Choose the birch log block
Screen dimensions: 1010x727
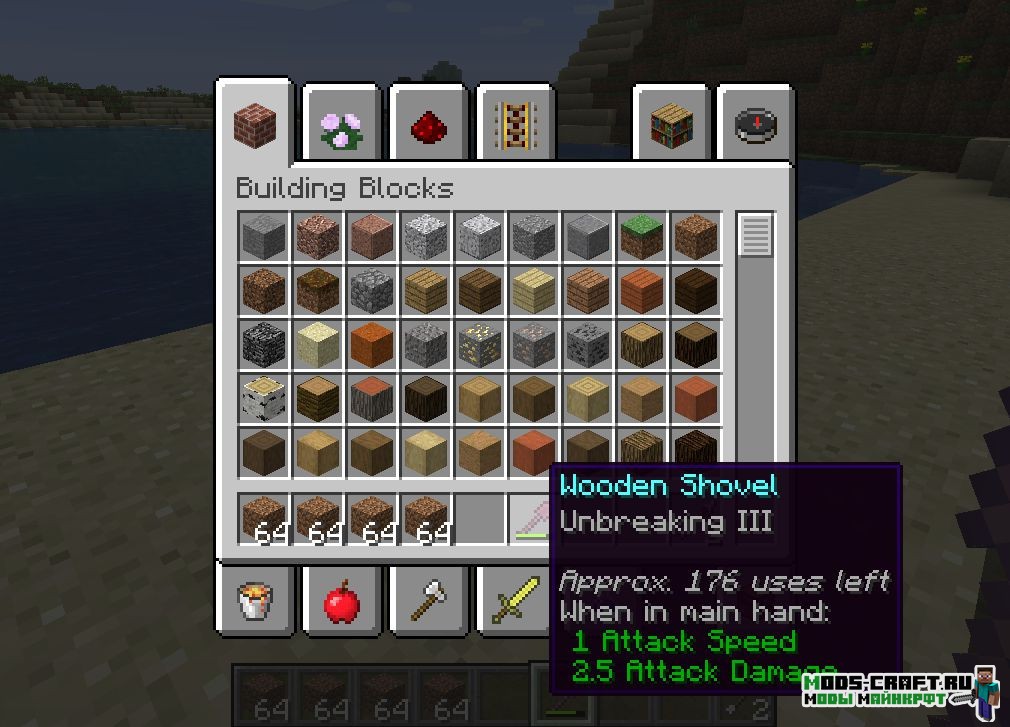(264, 398)
